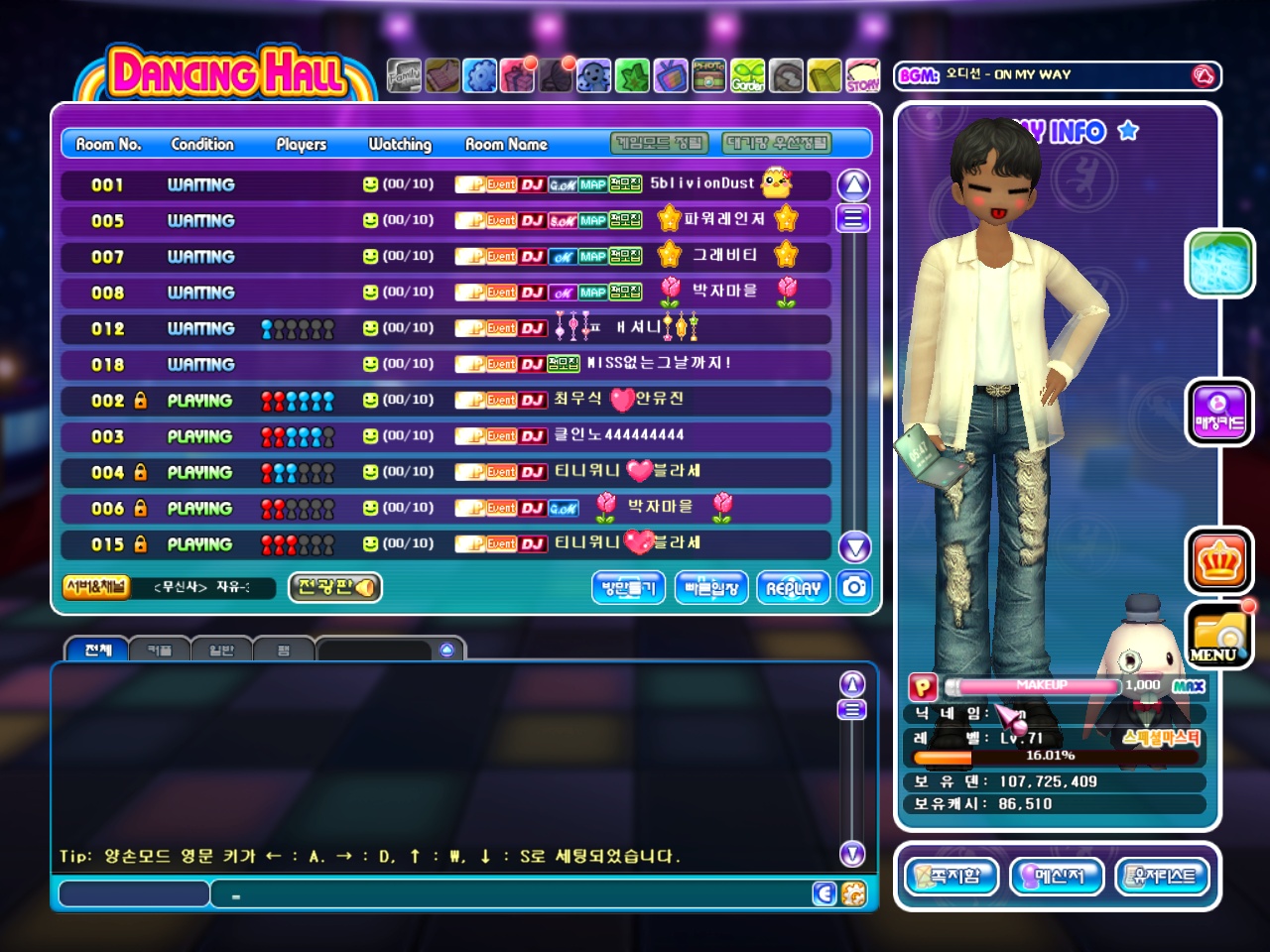Screen dimensions: 1270x952
Task: Open the Photo album icon
Action: point(708,75)
